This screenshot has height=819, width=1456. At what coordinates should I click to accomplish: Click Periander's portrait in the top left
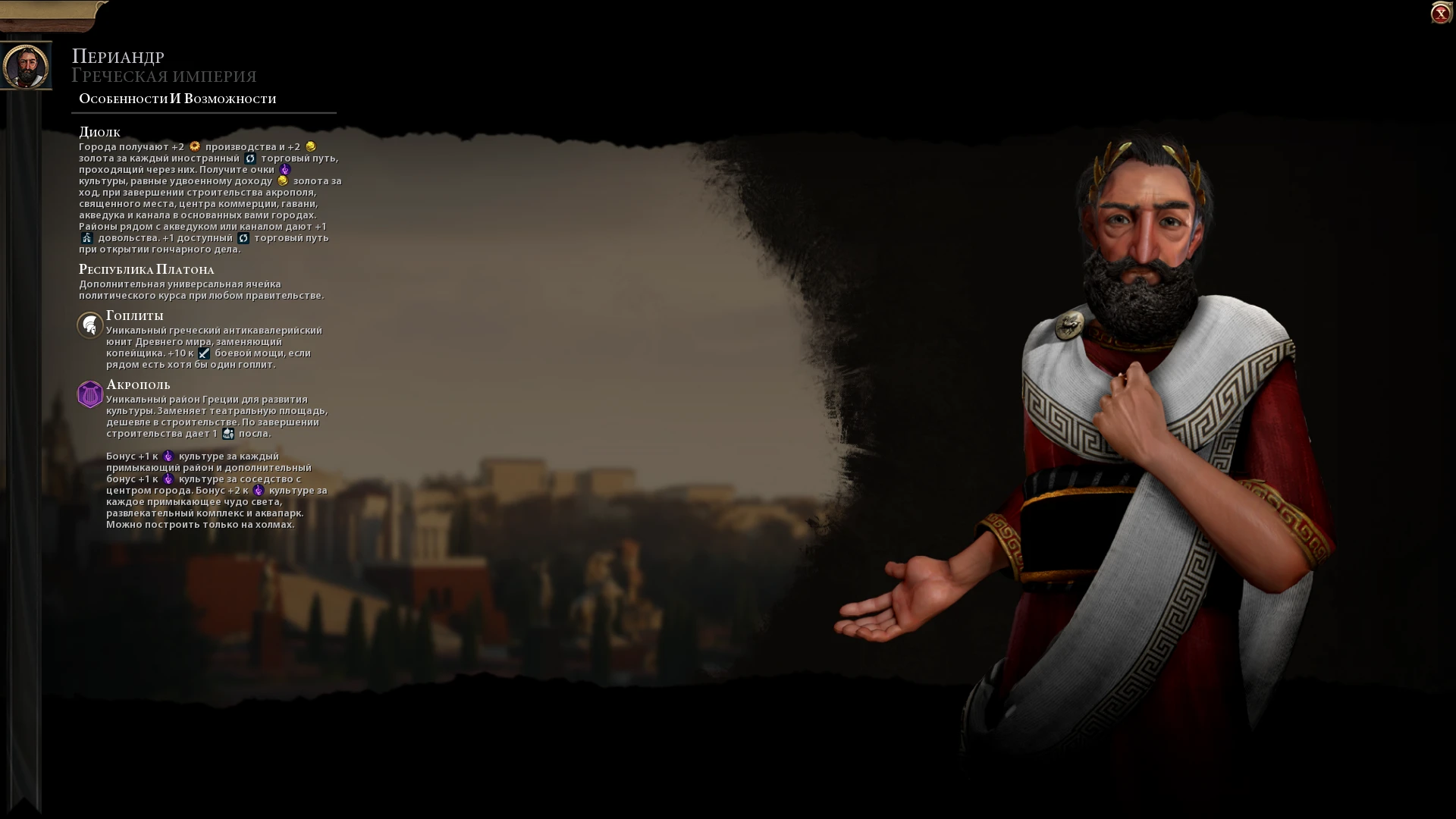pos(27,65)
